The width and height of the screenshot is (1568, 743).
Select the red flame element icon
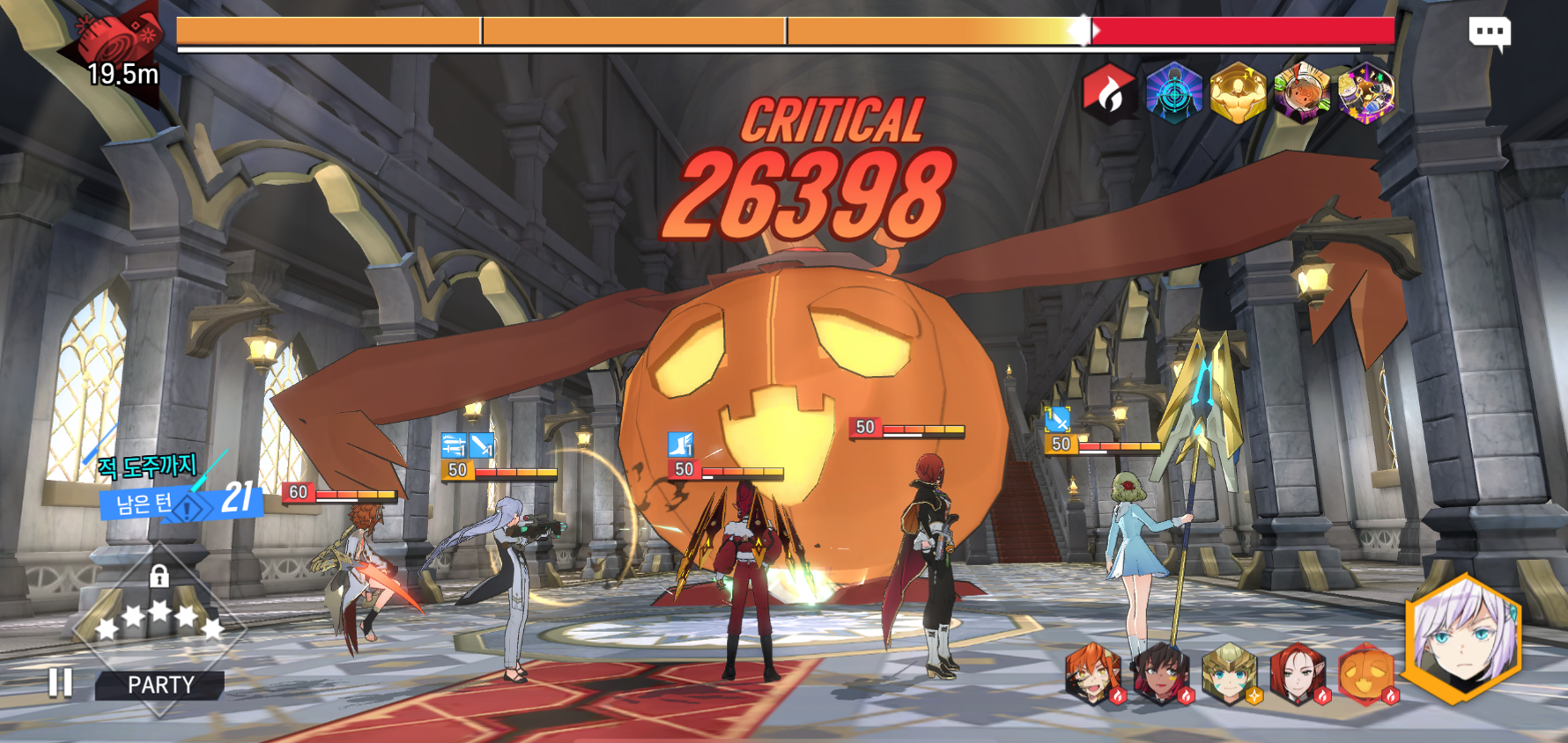[x=1108, y=92]
